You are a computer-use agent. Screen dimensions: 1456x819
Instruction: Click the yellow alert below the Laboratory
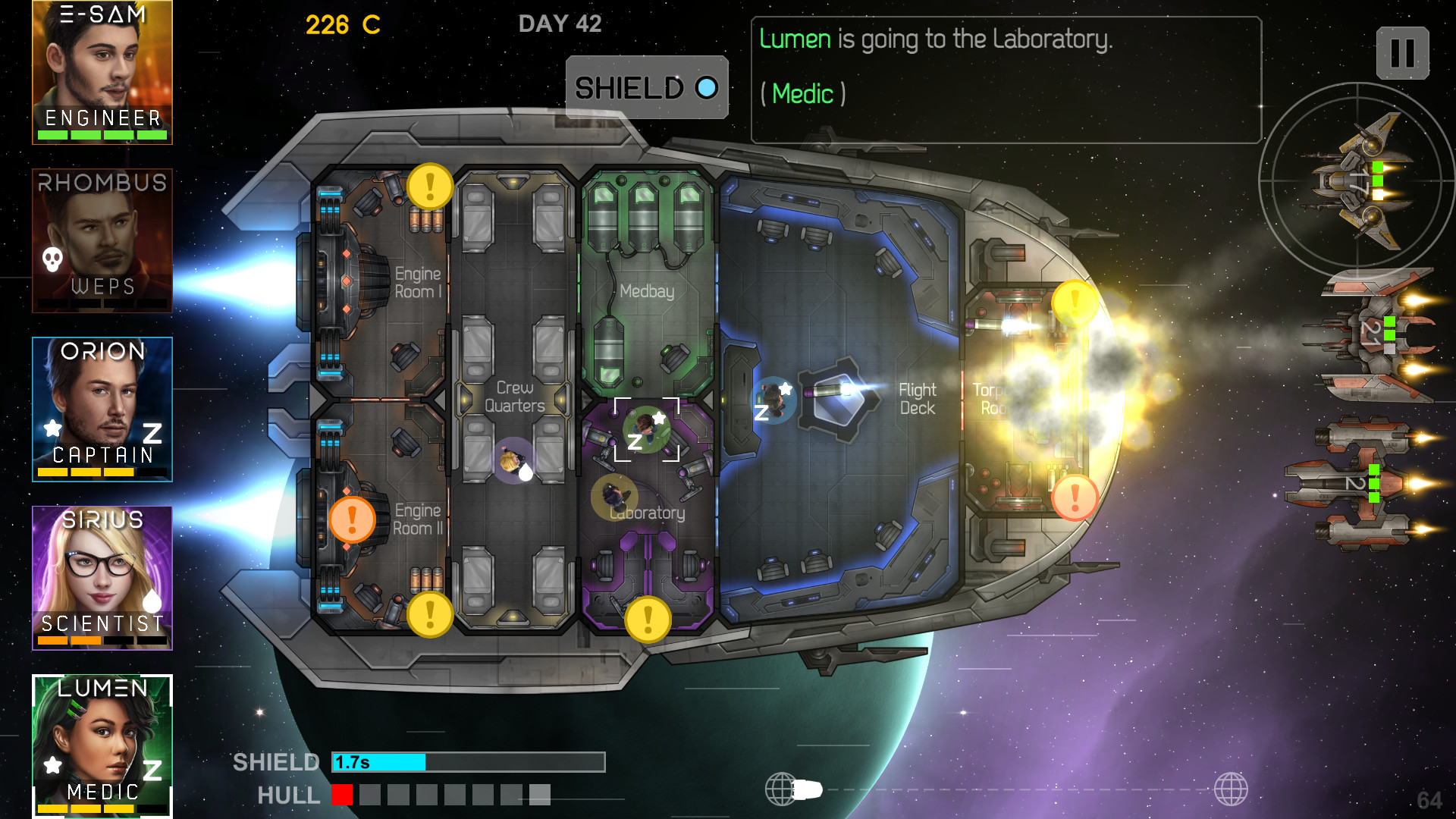648,619
